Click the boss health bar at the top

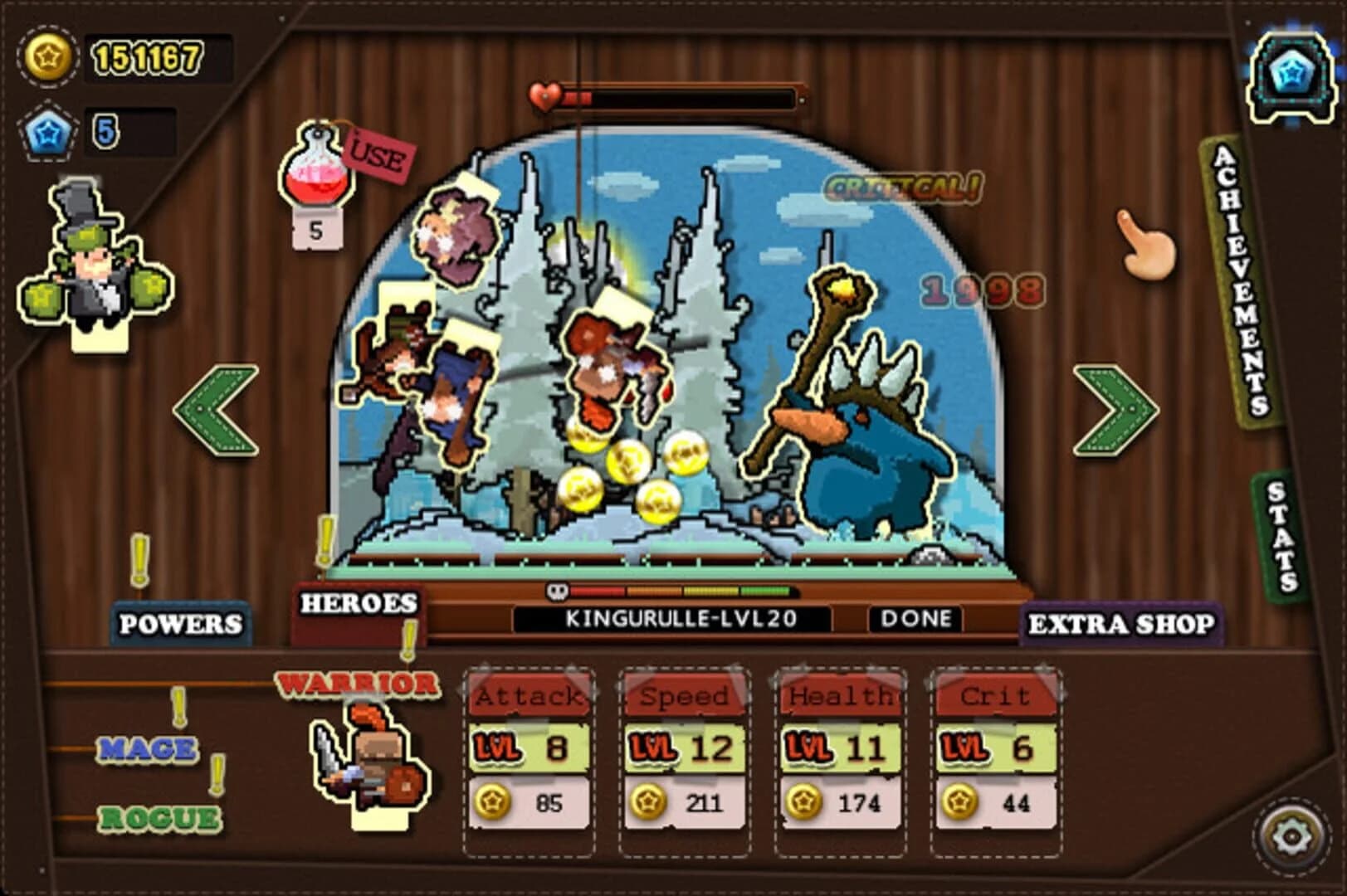[x=681, y=97]
